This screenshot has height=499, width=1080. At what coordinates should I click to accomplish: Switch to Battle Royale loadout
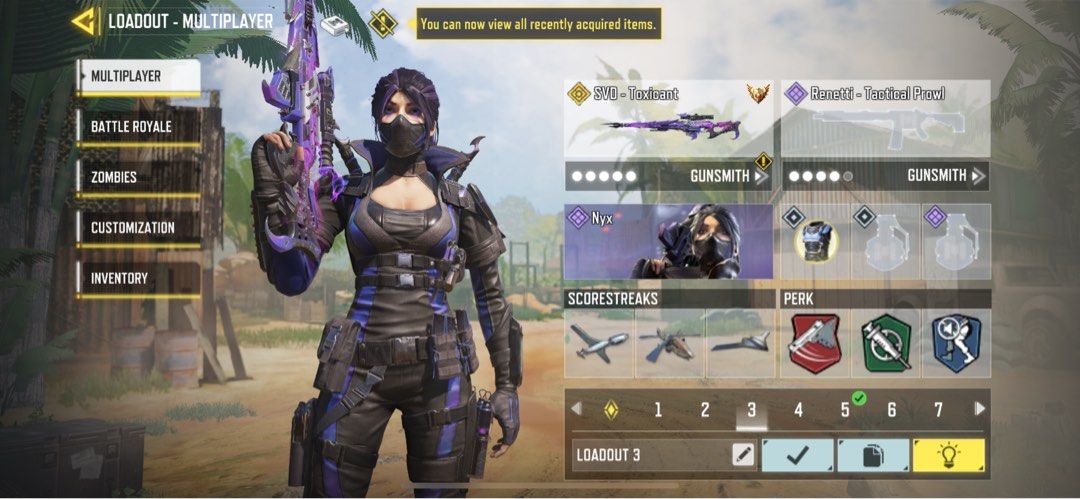[138, 127]
